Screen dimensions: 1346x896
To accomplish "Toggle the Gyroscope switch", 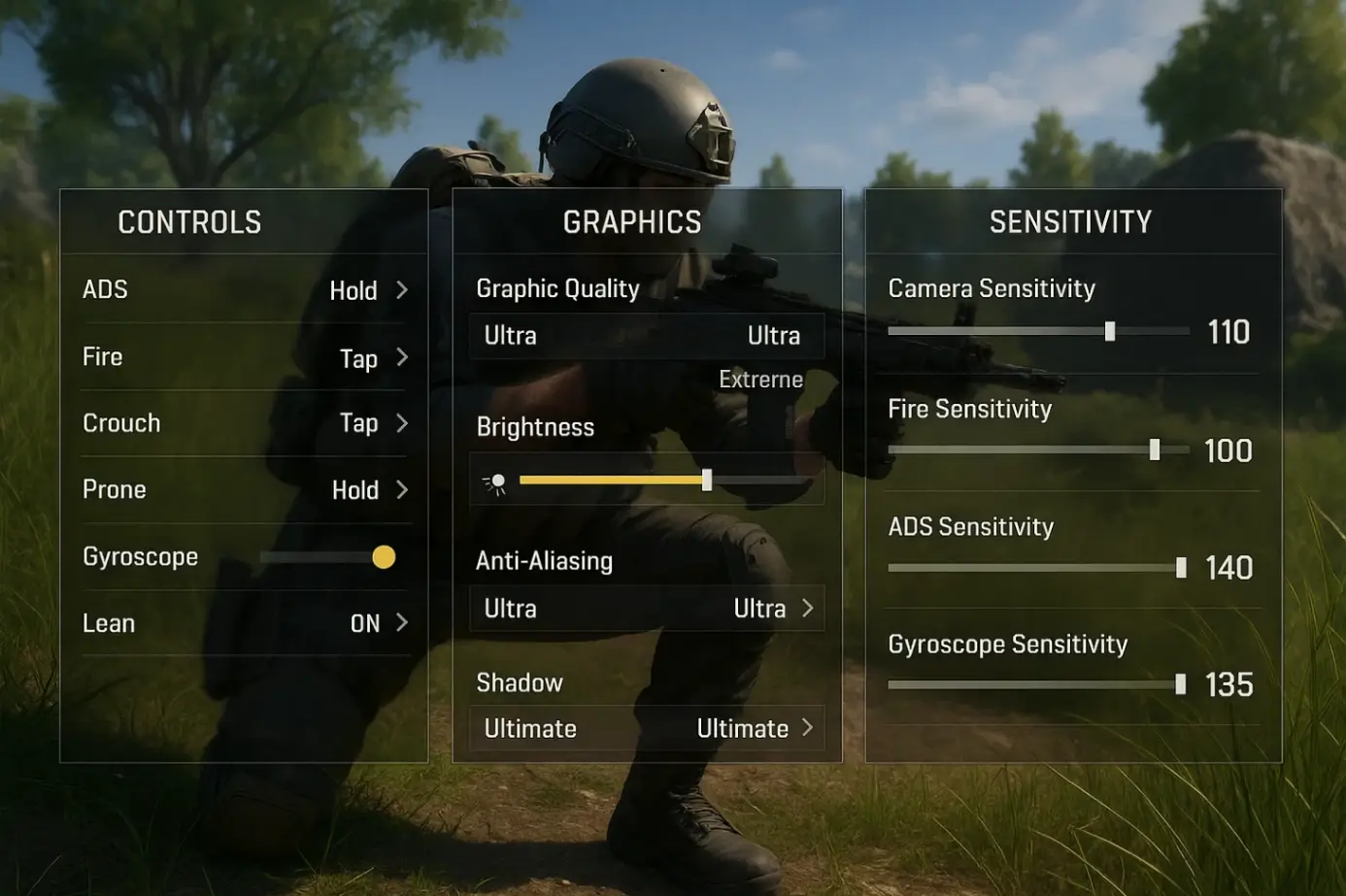I will coord(383,557).
